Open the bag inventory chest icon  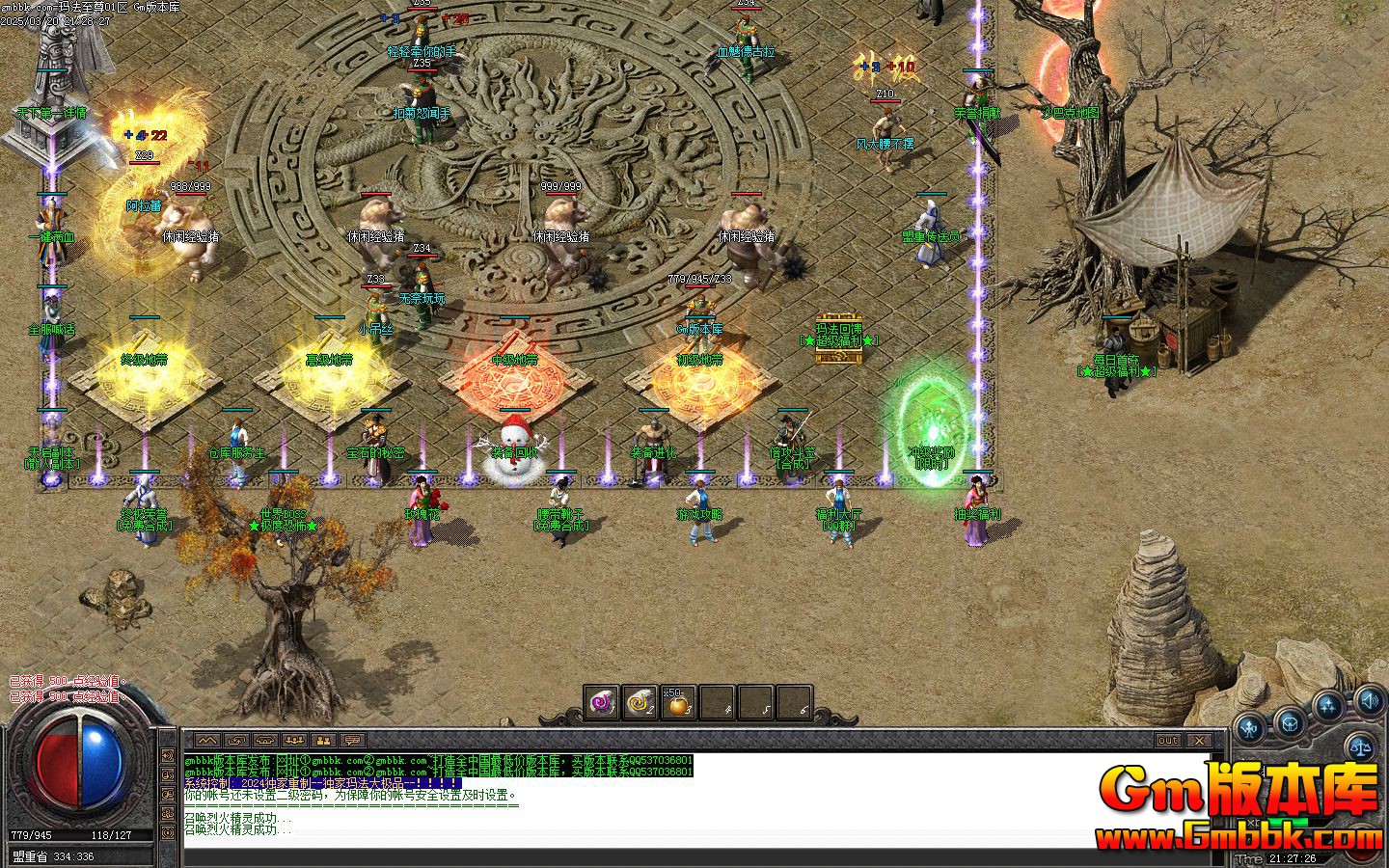click(1289, 721)
